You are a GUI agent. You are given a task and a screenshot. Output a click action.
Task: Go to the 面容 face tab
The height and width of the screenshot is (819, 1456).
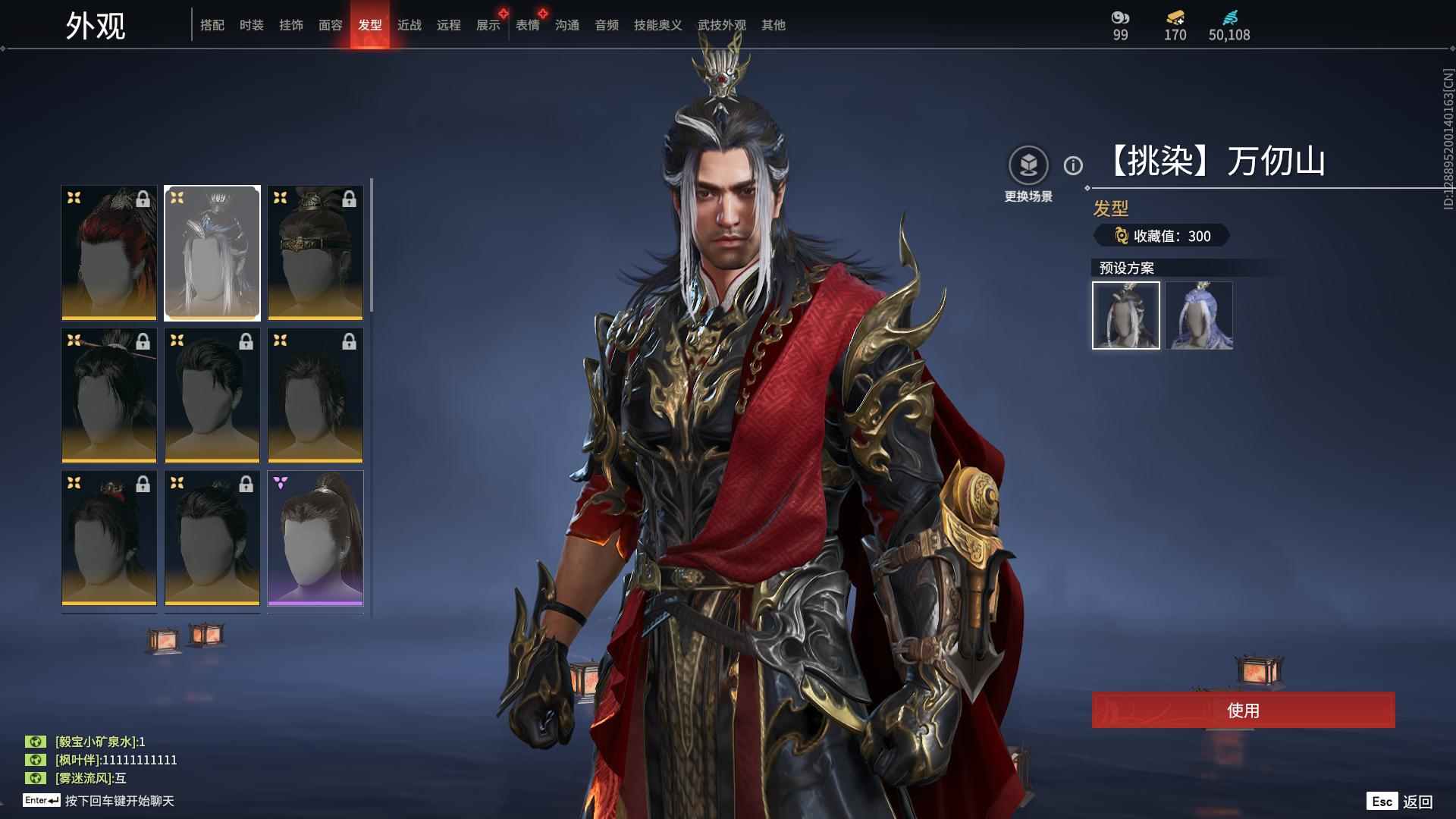pyautogui.click(x=331, y=25)
